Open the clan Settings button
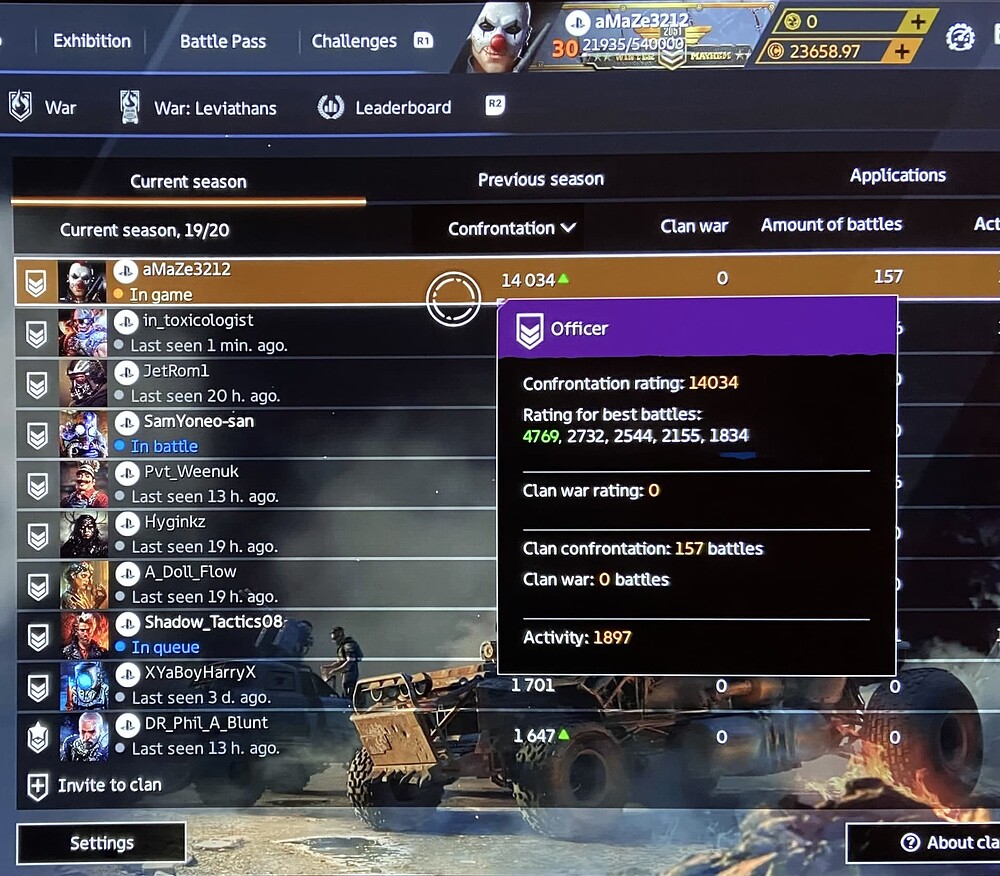 tap(101, 843)
